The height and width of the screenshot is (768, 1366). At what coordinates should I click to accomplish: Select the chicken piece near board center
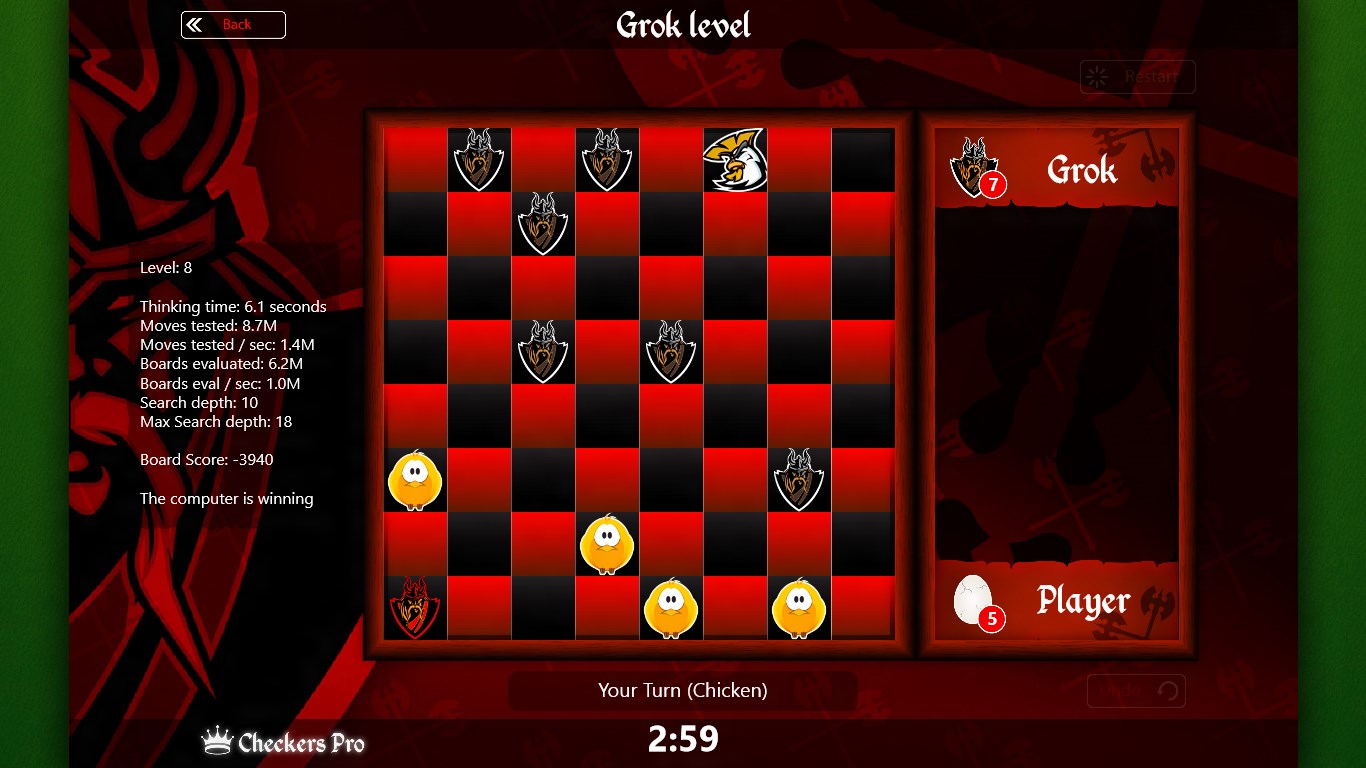(x=607, y=545)
